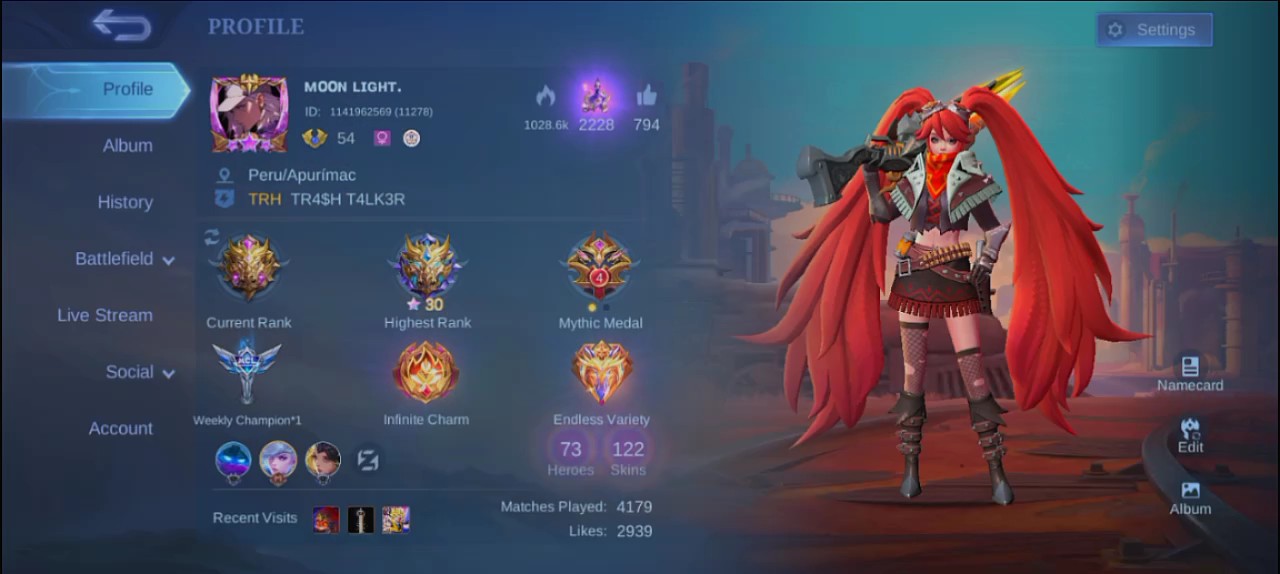Show the Weekly Champion achievement
Image resolution: width=1280 pixels, height=574 pixels.
246,371
